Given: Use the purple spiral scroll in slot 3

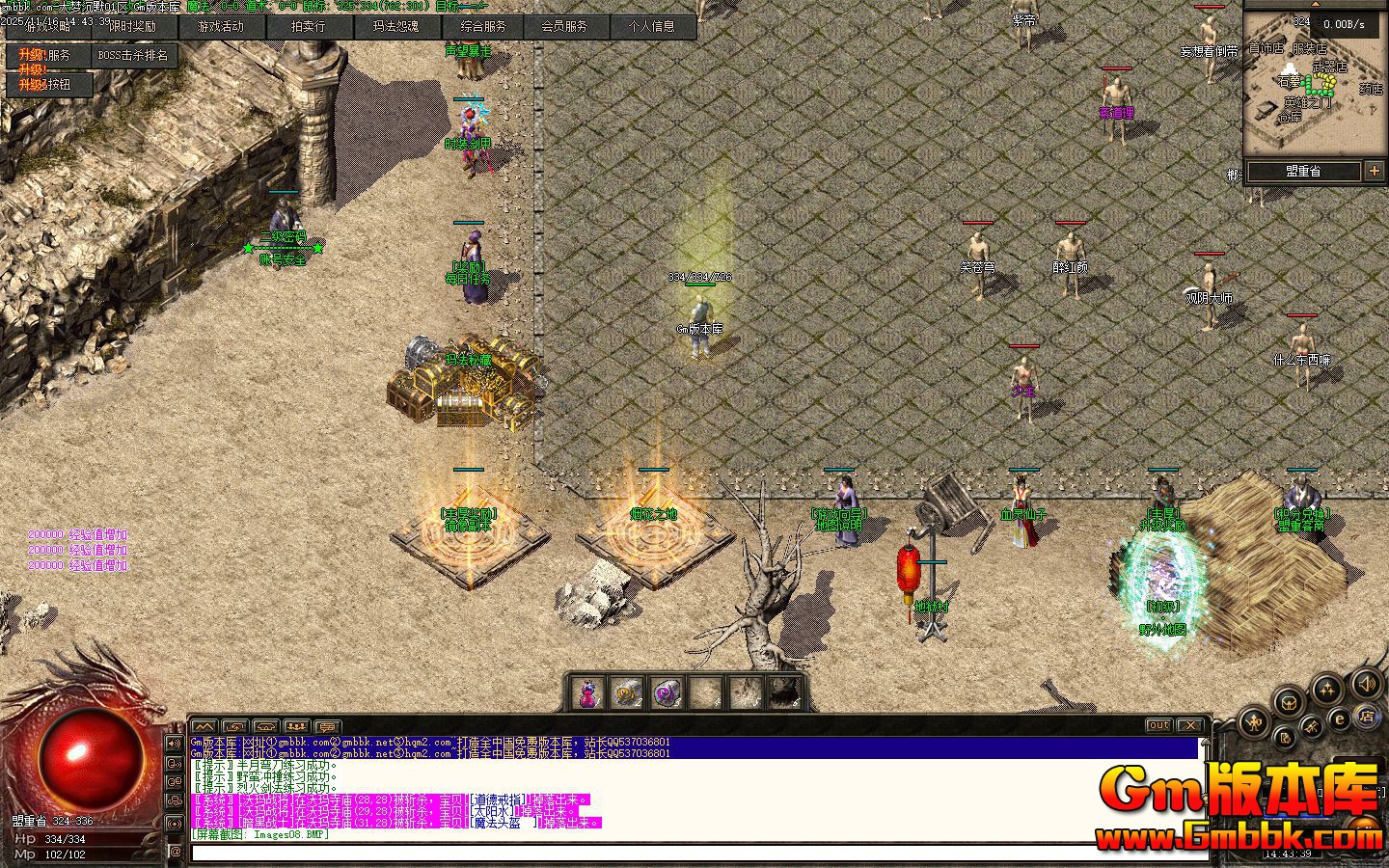Looking at the screenshot, I should pos(667,692).
